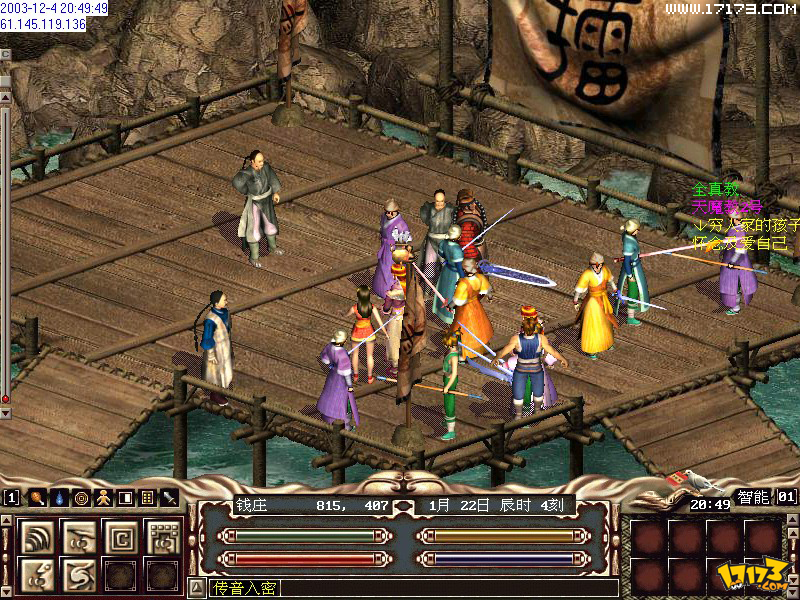
Task: Activate the radiating waves skill icon
Action: coord(37,536)
